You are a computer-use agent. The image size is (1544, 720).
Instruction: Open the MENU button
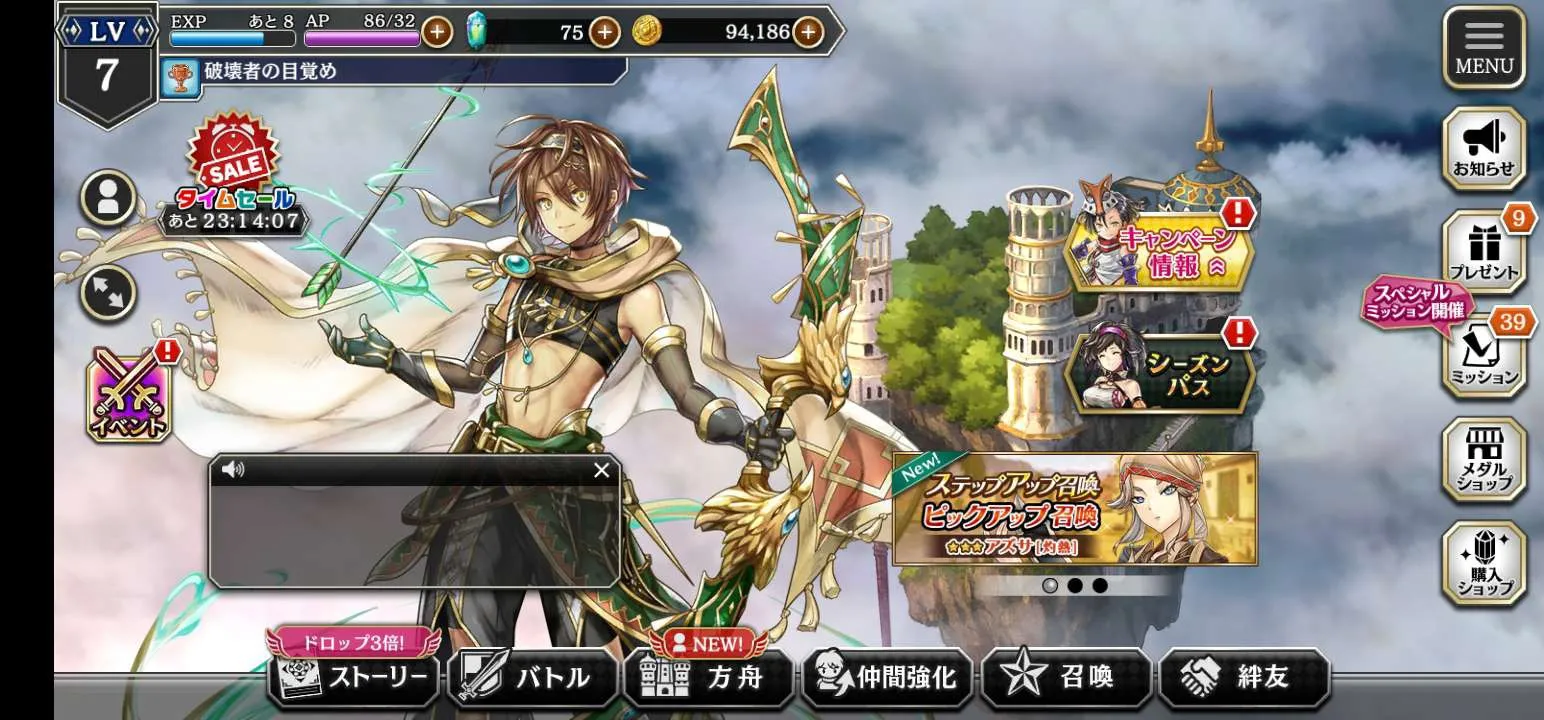click(x=1484, y=48)
